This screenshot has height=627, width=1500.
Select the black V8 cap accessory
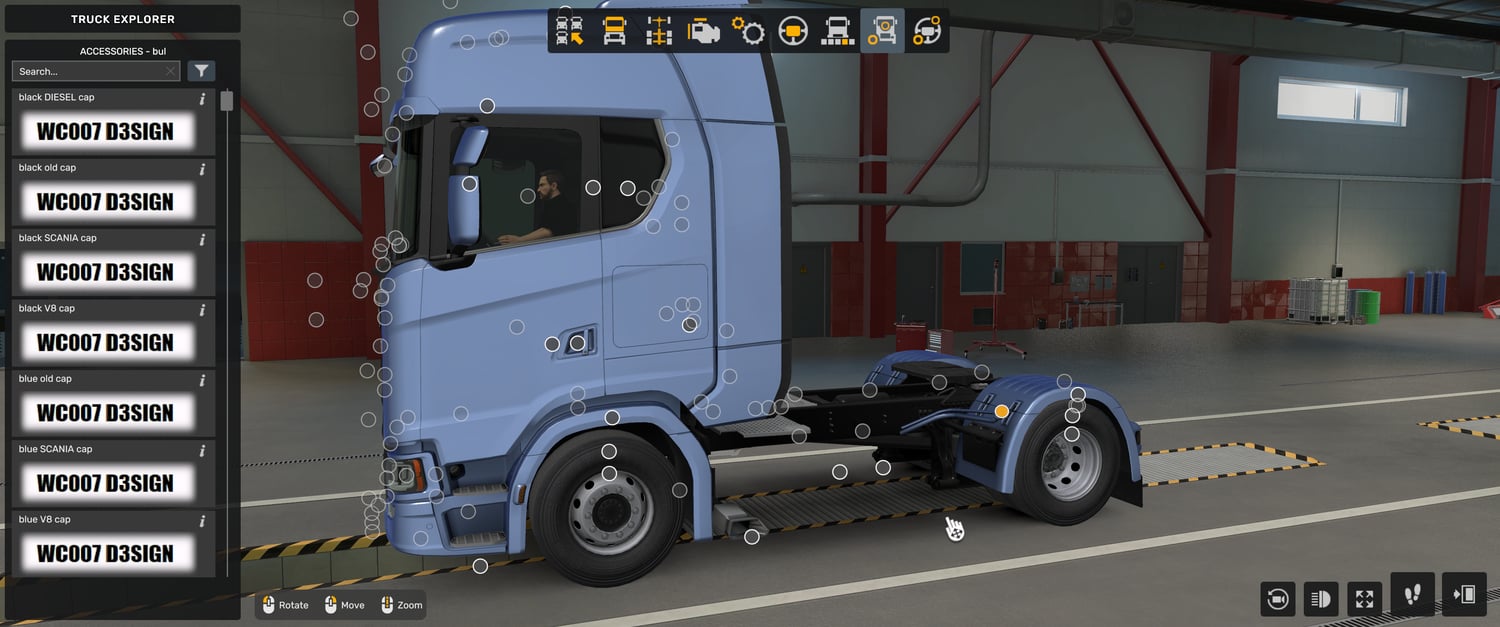[x=105, y=342]
